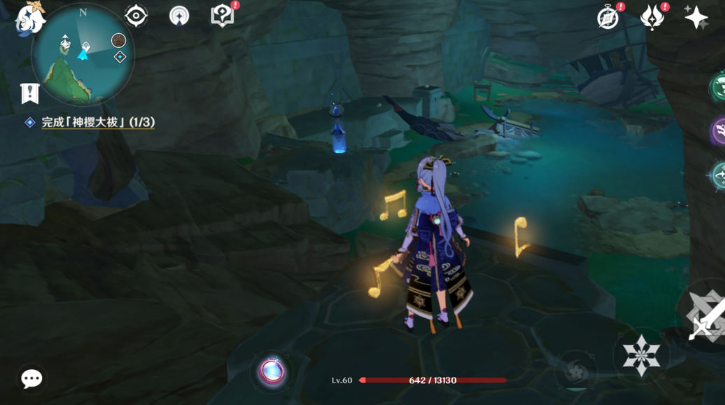Switch to the purple party member
725x405 pixels.
click(x=718, y=130)
